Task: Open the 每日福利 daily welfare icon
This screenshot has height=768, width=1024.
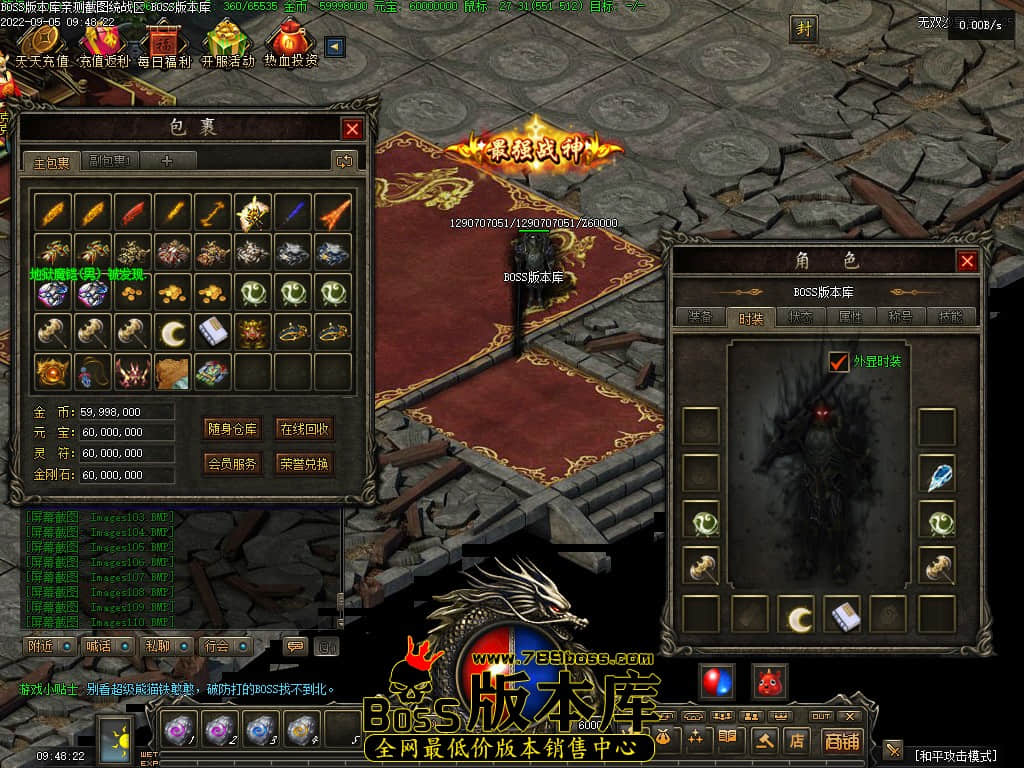Action: [164, 44]
